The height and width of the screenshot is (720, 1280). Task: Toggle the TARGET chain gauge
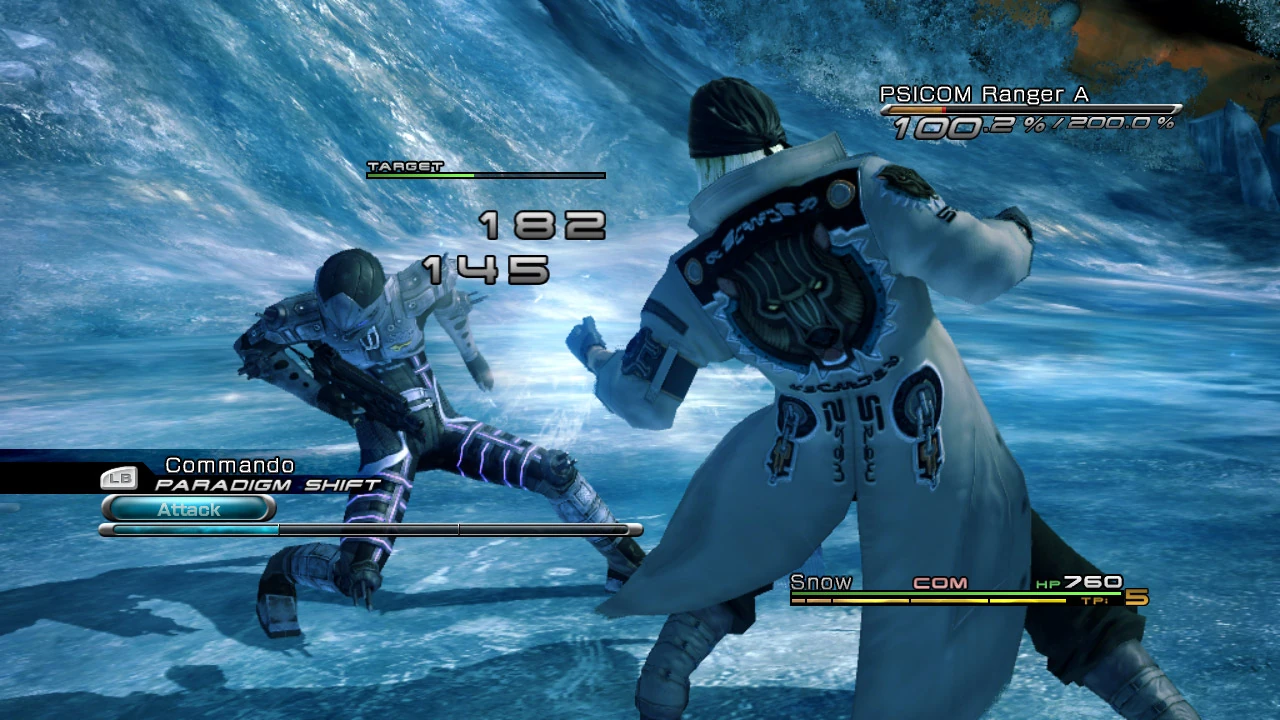pos(487,174)
